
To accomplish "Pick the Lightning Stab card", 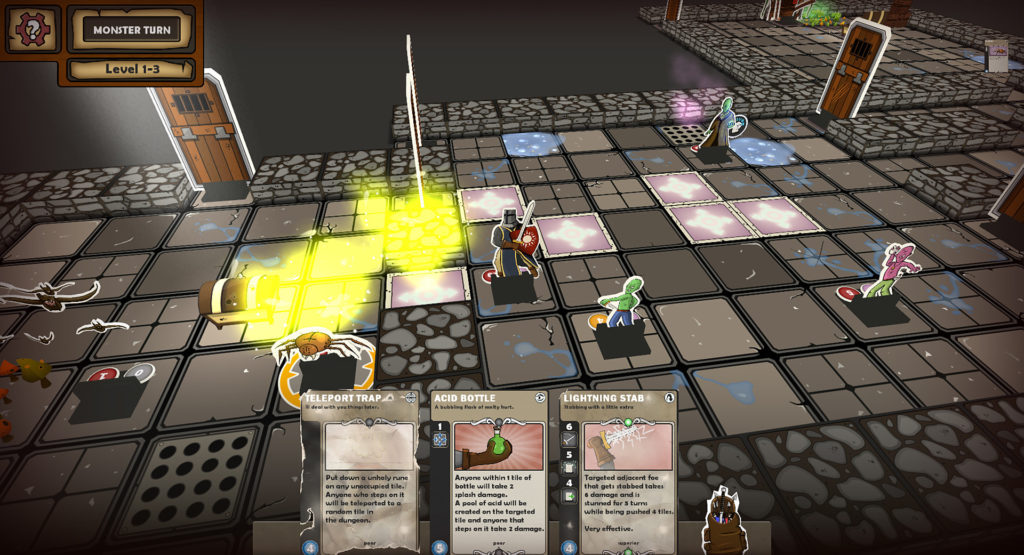I will (x=618, y=470).
